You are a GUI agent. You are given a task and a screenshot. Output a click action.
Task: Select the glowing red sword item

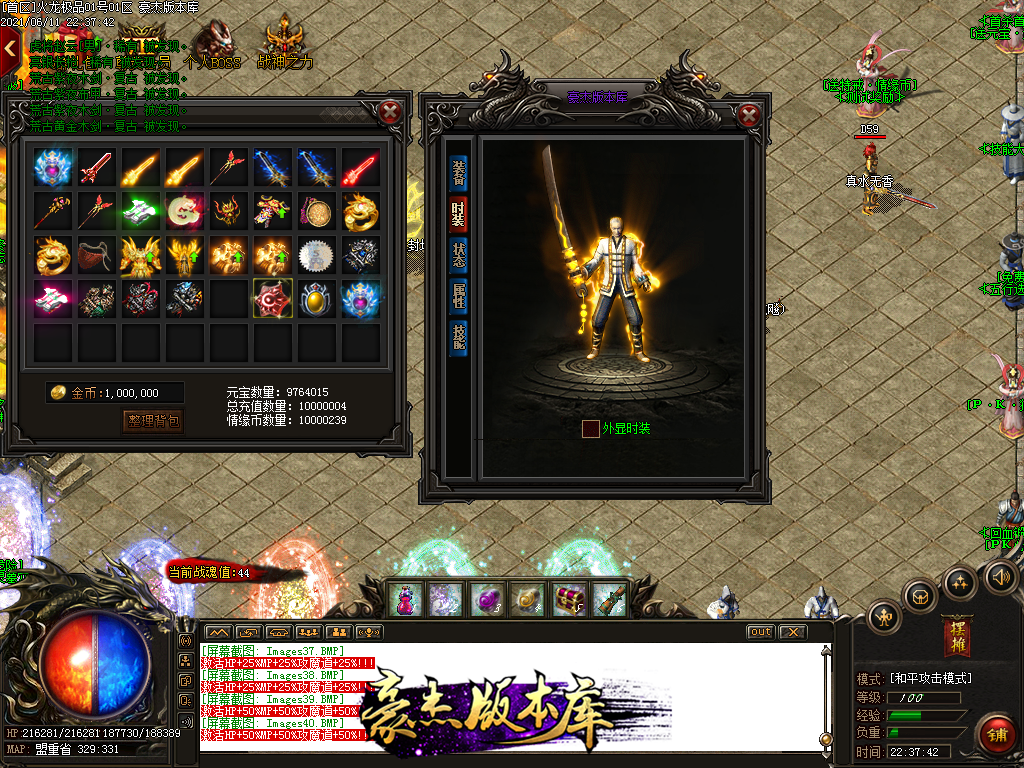pyautogui.click(x=361, y=168)
